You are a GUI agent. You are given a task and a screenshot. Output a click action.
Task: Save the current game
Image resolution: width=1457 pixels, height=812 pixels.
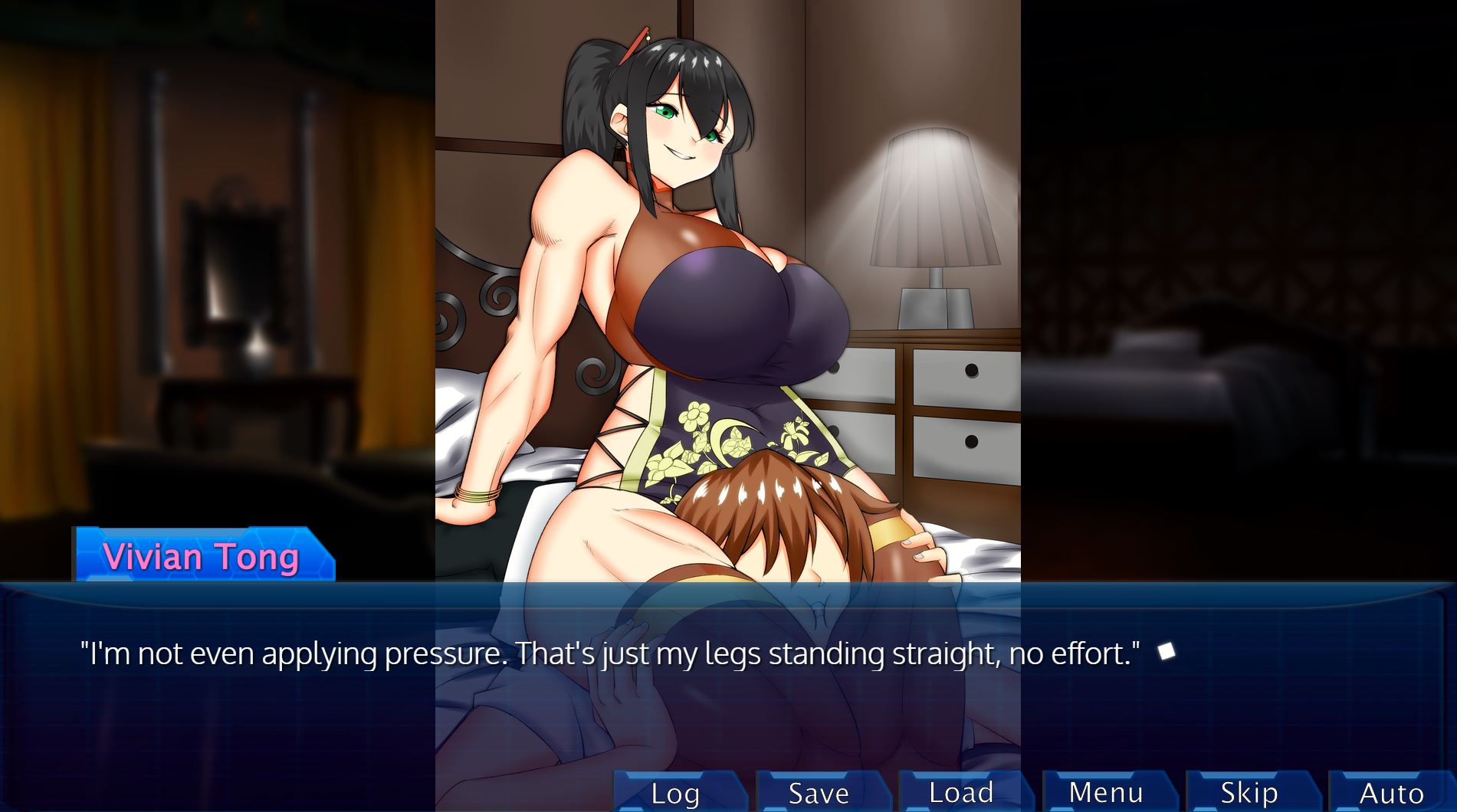[819, 793]
